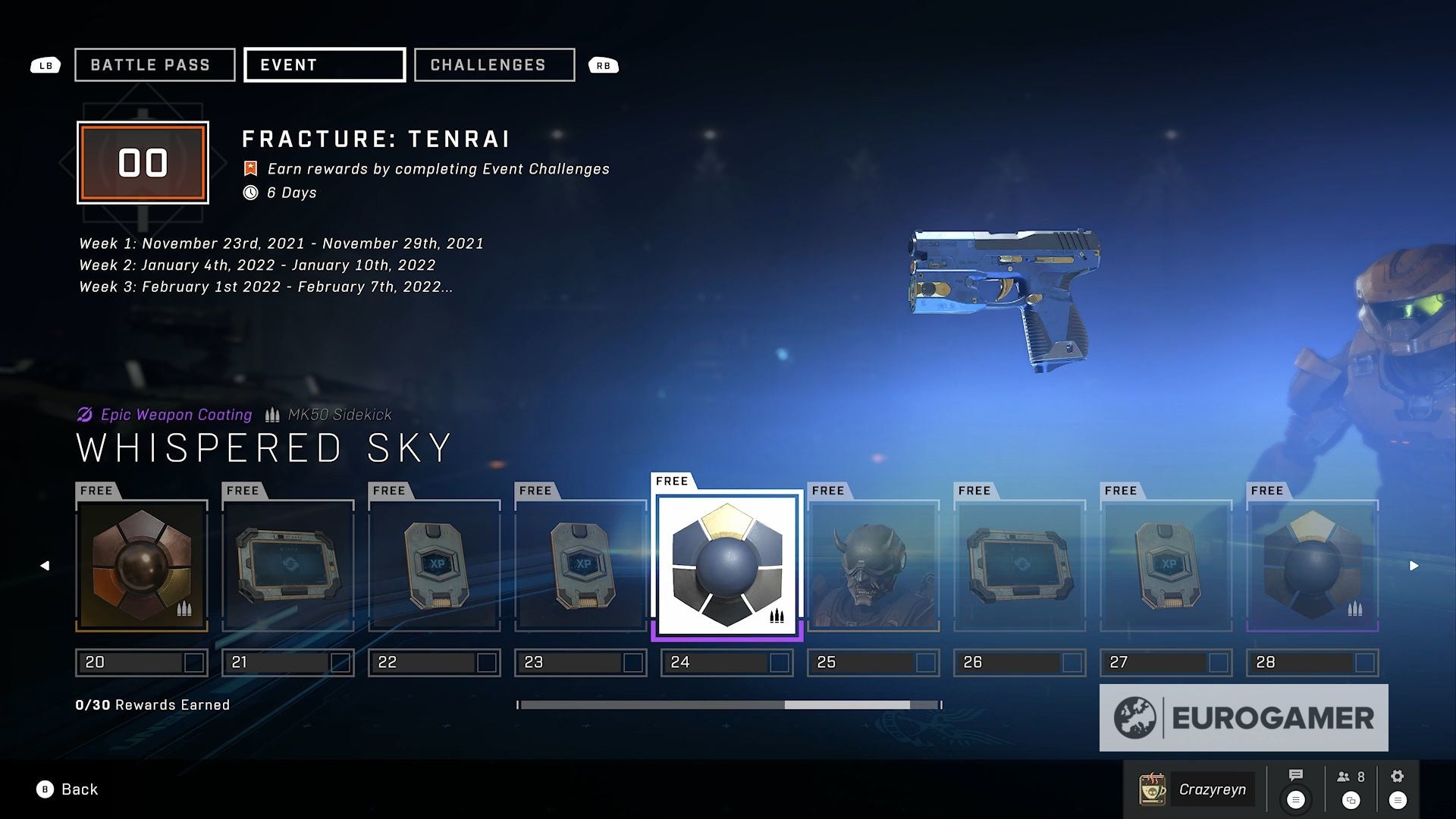Open the Challenges tab
Viewport: 1456px width, 819px height.
click(494, 65)
